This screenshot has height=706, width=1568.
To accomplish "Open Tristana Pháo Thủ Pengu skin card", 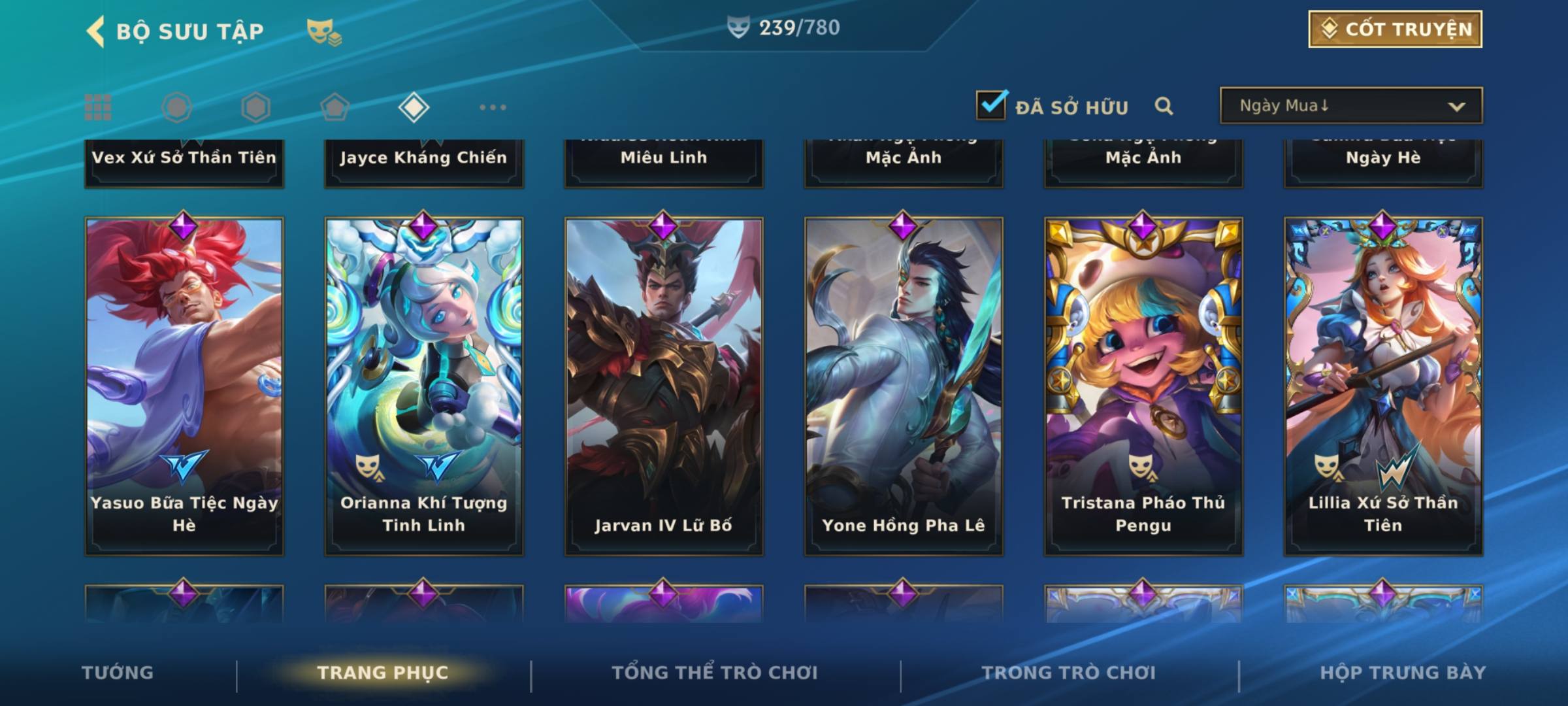I will point(1143,386).
